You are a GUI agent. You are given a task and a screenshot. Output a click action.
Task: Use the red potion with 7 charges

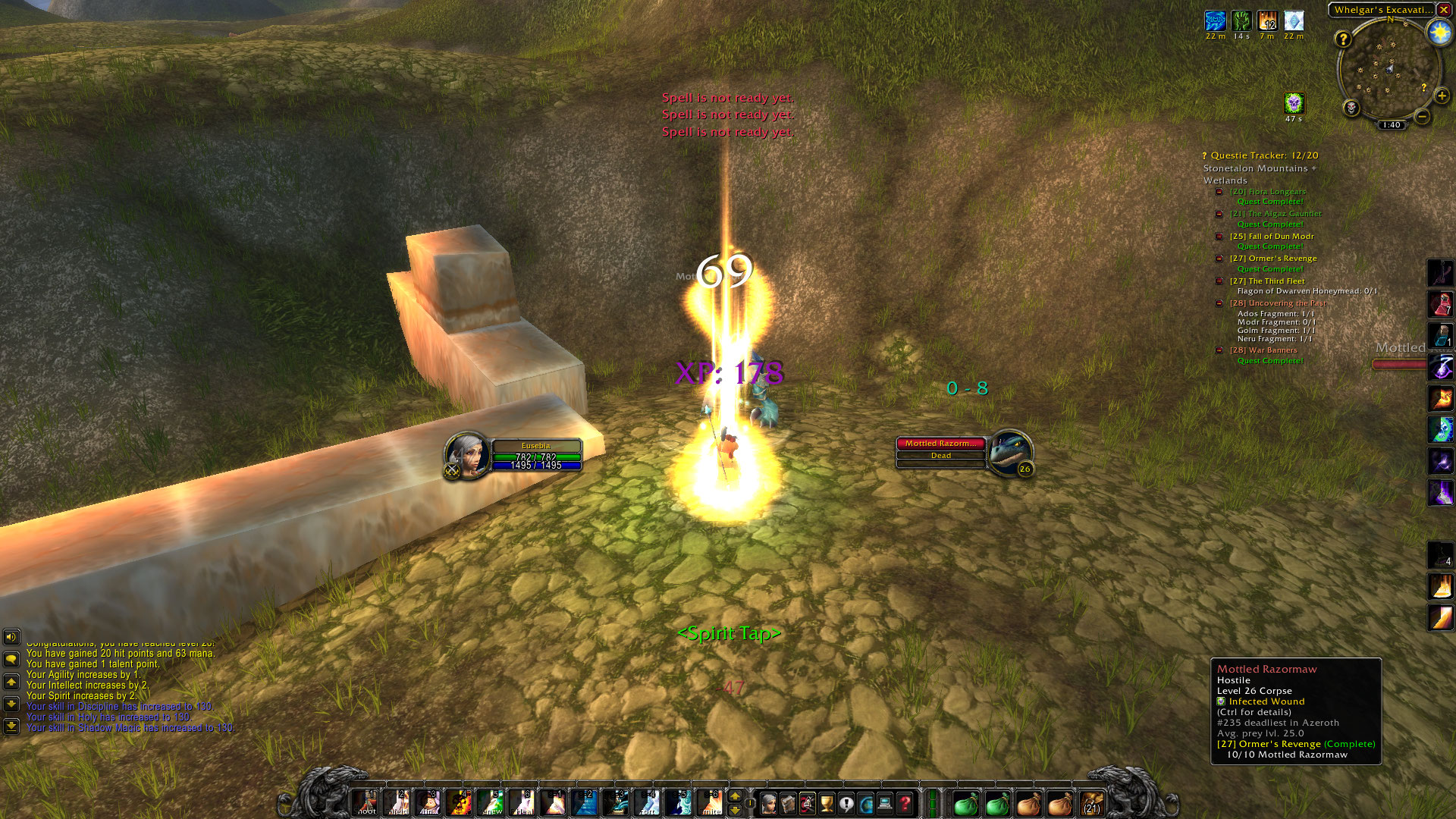pos(1440,304)
